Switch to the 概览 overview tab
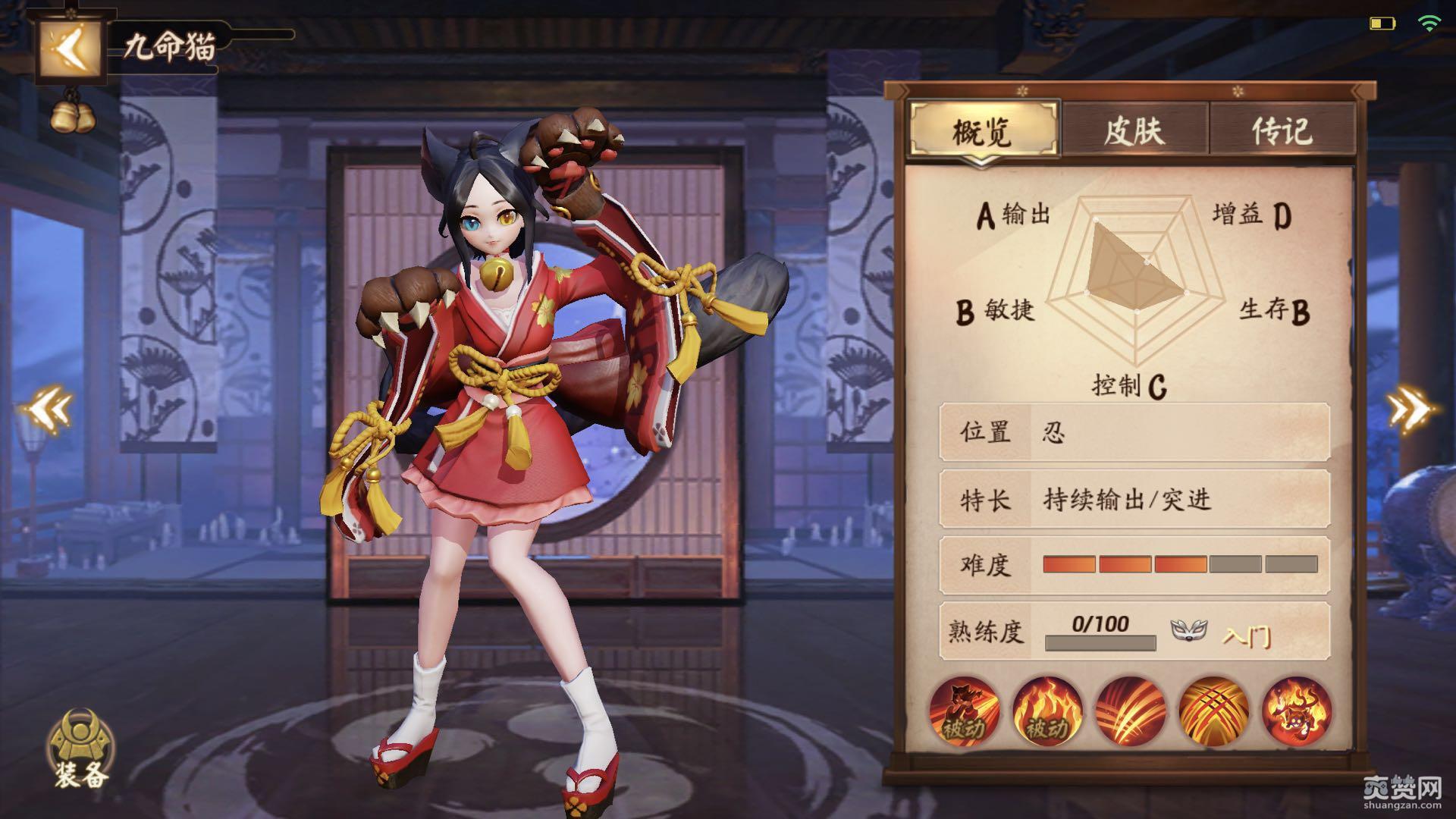Screen dimensions: 1456x819 [x=983, y=130]
